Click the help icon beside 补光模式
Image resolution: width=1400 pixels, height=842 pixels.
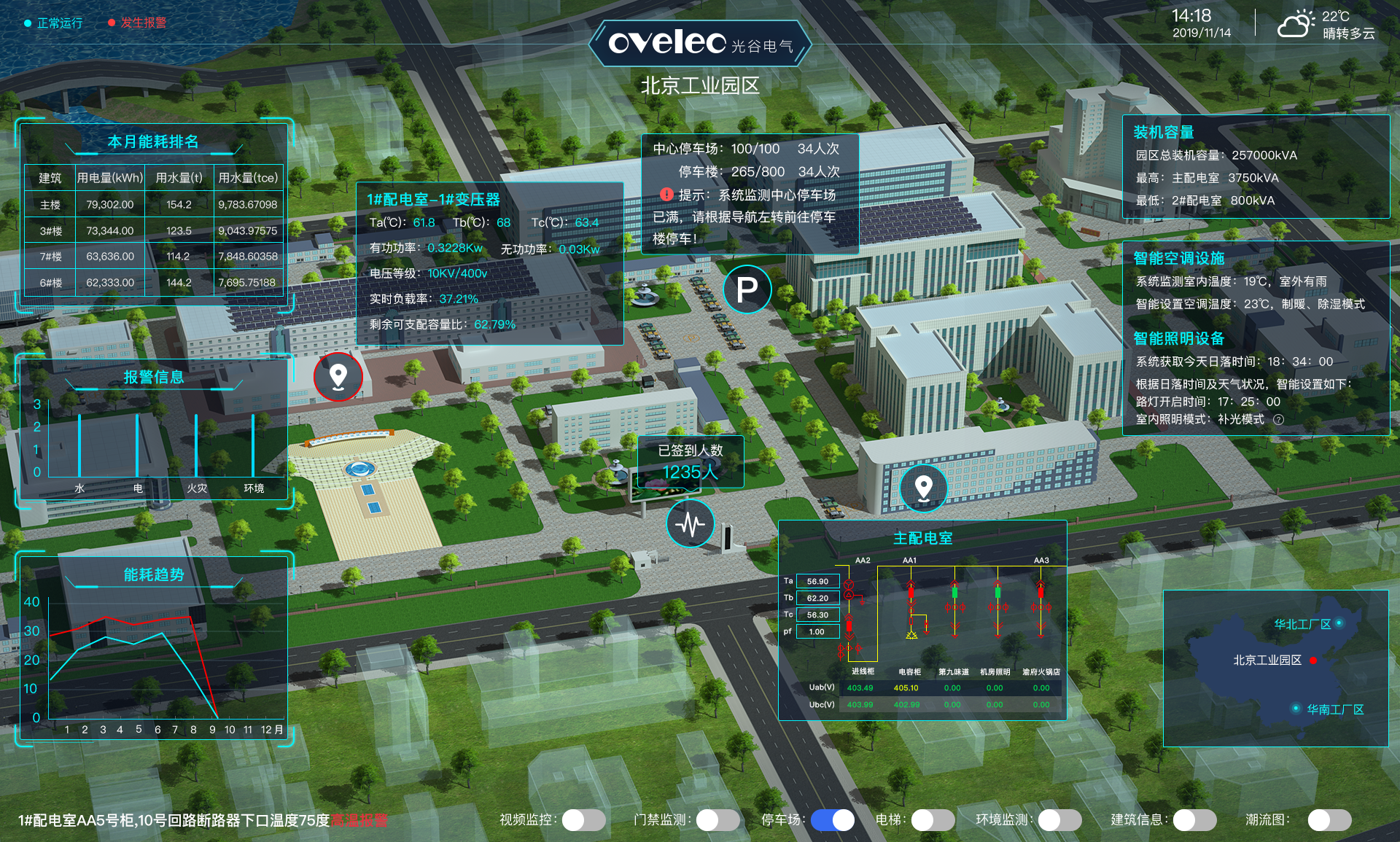tap(1278, 419)
